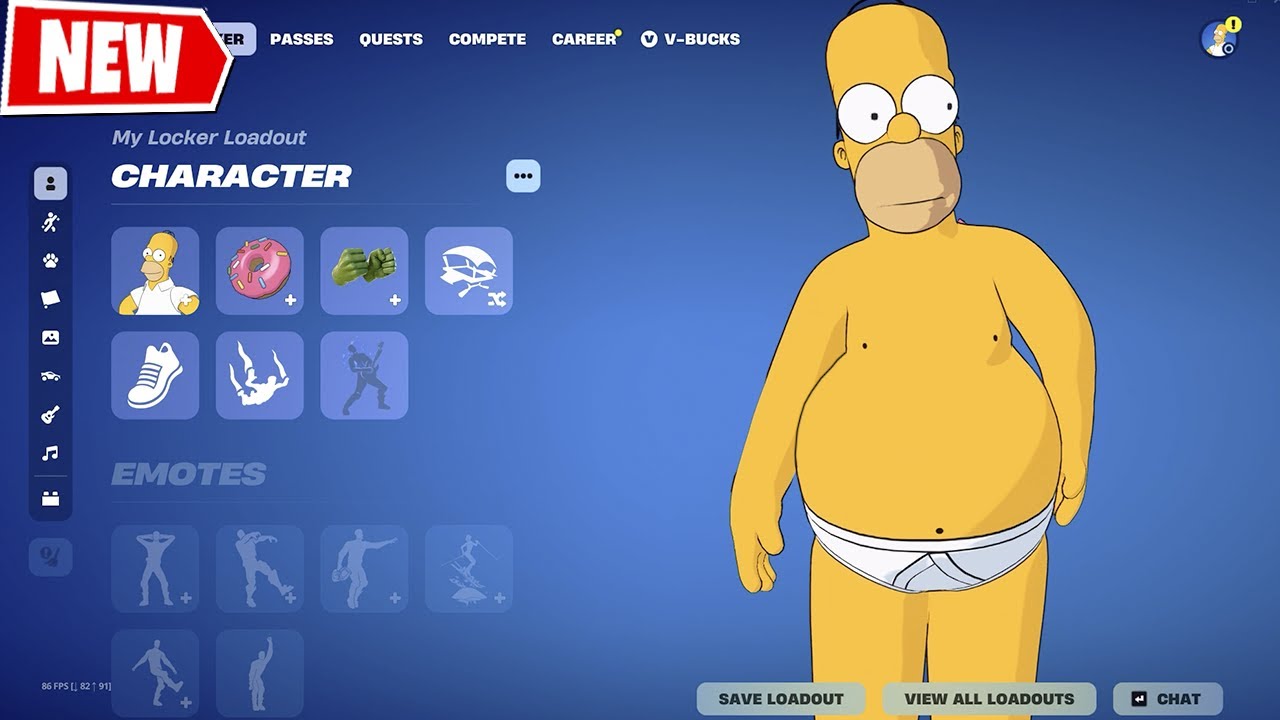Open the V-Bucks shop tab
The image size is (1280, 720).
pyautogui.click(x=691, y=39)
